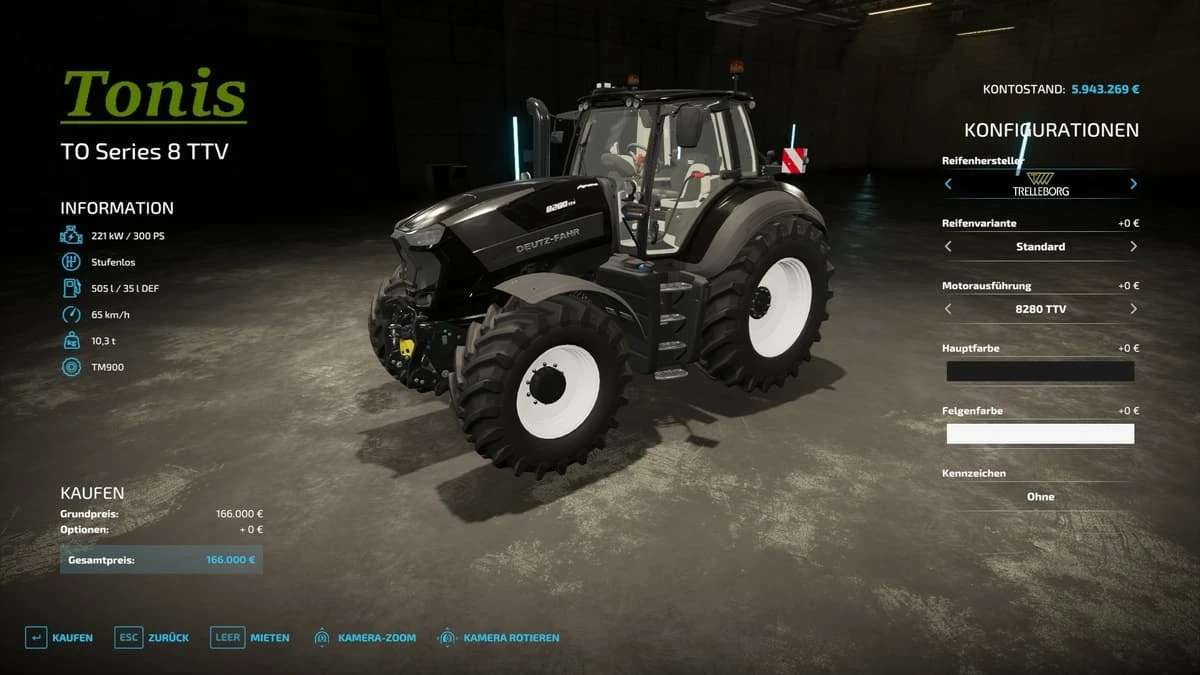Switch to previous Reifenvariante option
Image resolution: width=1200 pixels, height=675 pixels.
click(x=948, y=246)
